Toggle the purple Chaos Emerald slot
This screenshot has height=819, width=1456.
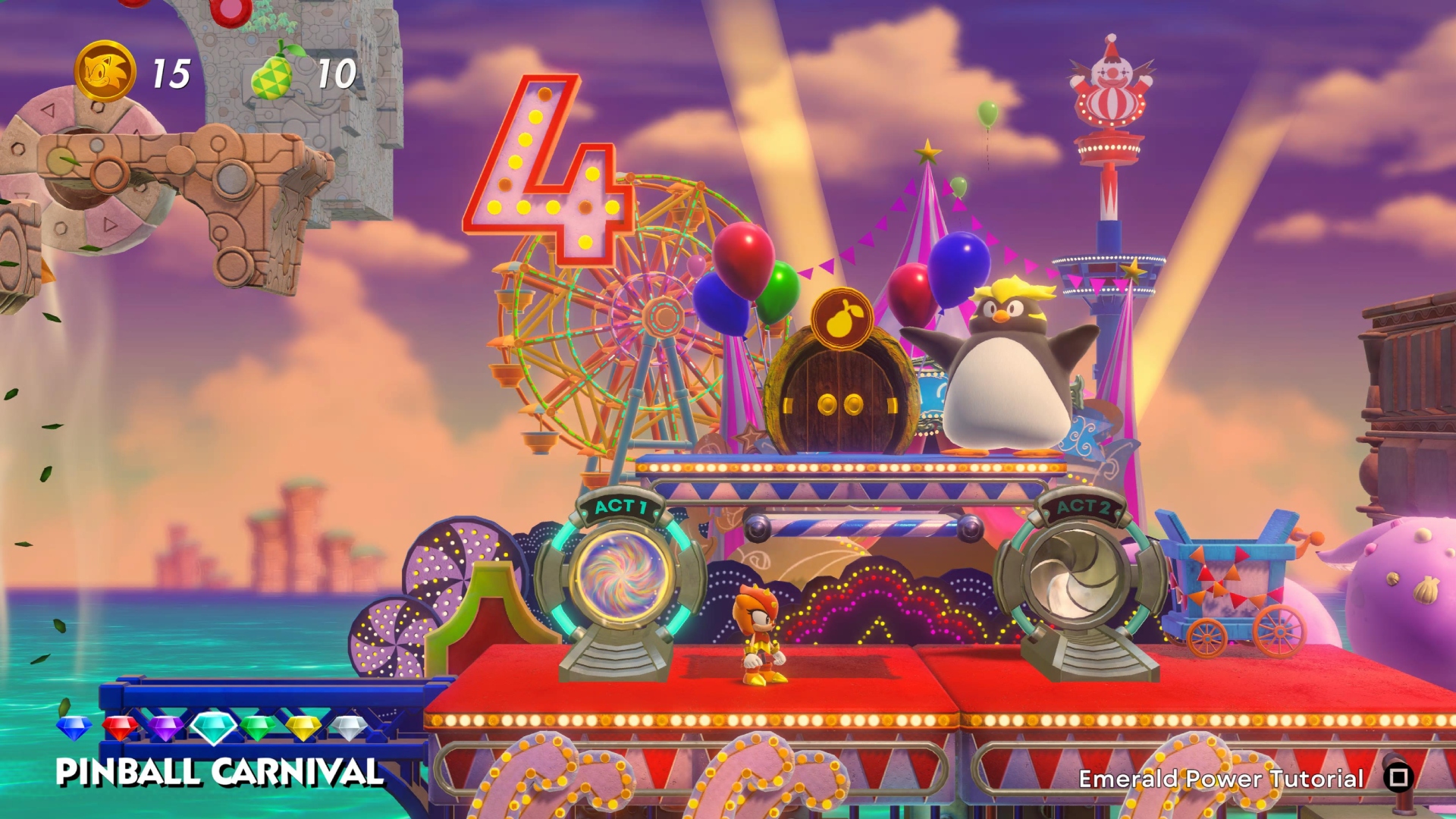(168, 726)
